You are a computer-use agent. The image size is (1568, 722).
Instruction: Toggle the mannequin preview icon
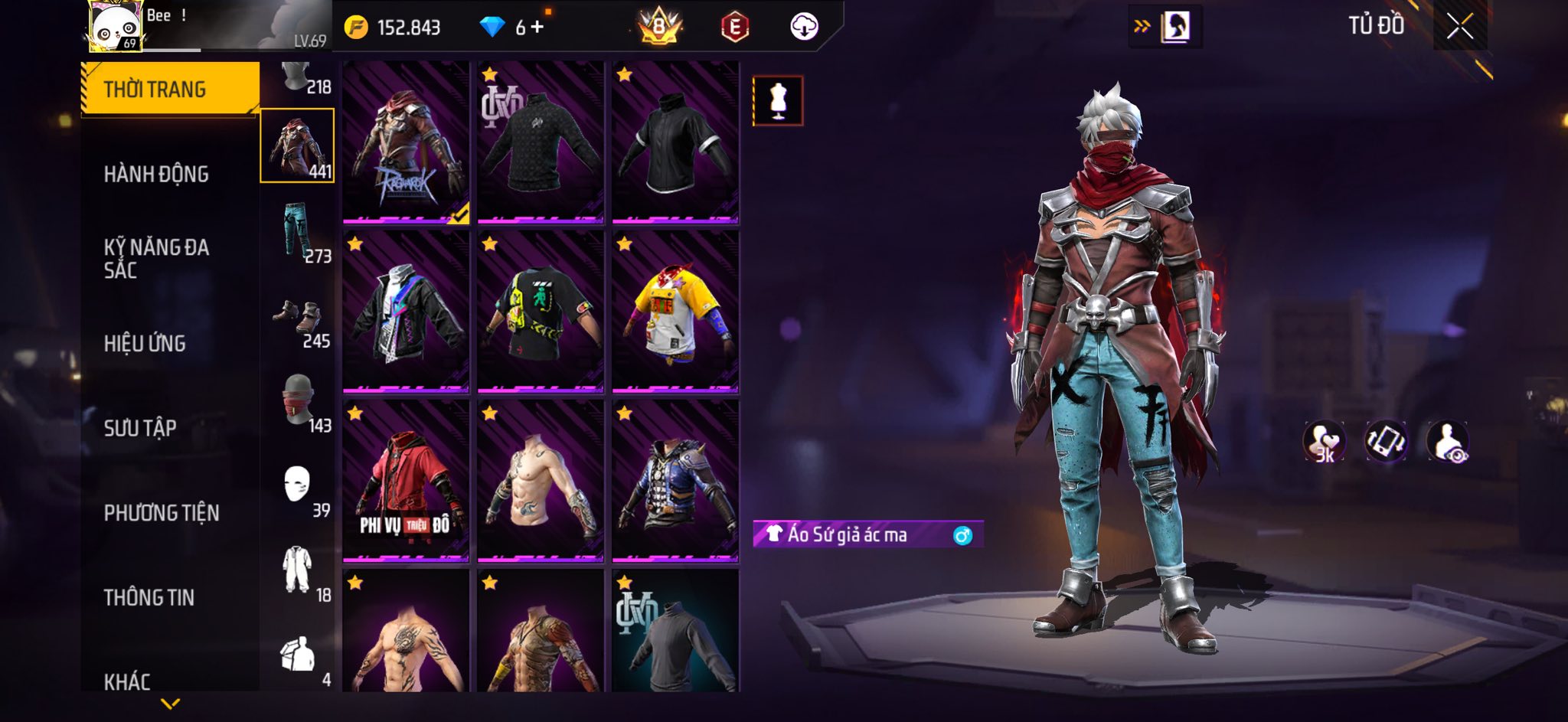tap(778, 100)
